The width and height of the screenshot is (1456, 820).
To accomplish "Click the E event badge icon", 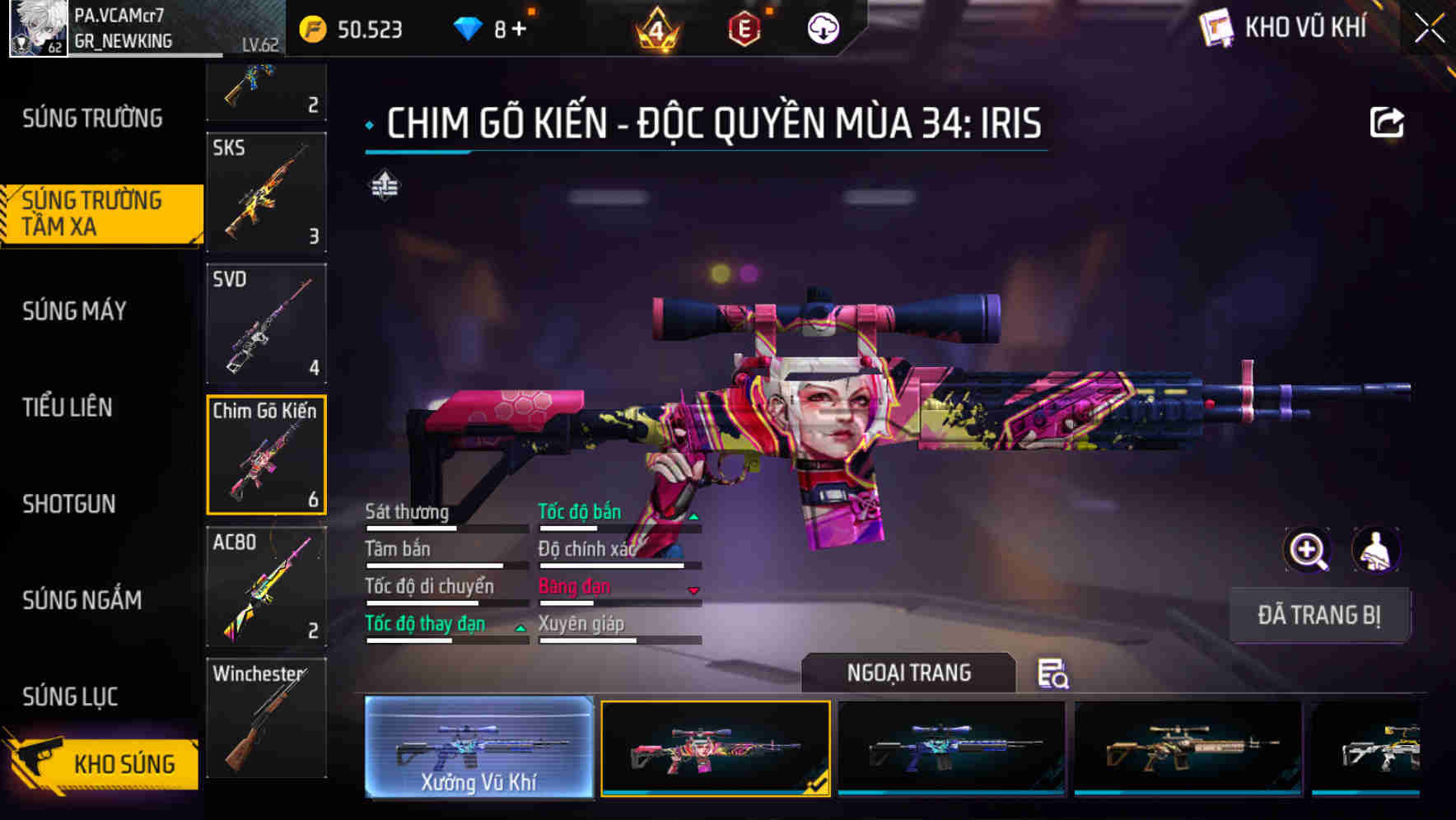I will tap(745, 27).
